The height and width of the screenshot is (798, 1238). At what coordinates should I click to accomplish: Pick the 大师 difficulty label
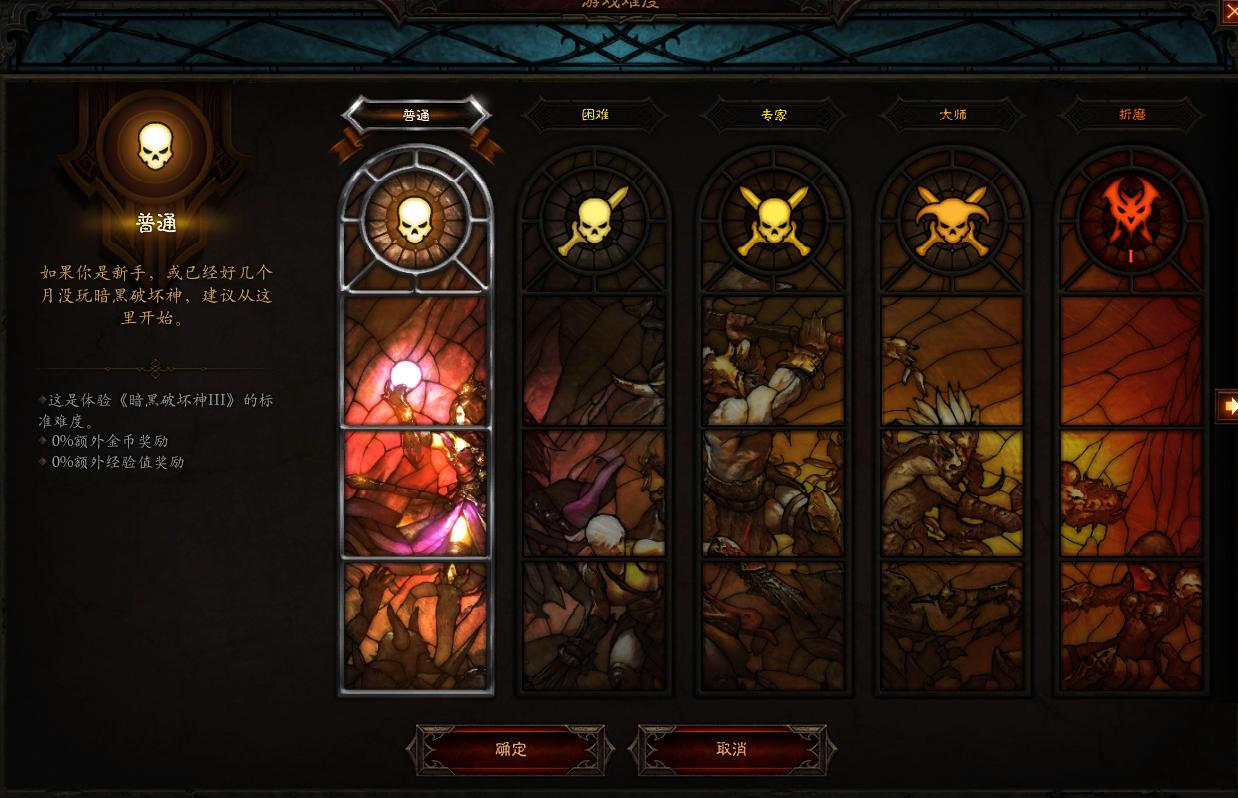[953, 115]
